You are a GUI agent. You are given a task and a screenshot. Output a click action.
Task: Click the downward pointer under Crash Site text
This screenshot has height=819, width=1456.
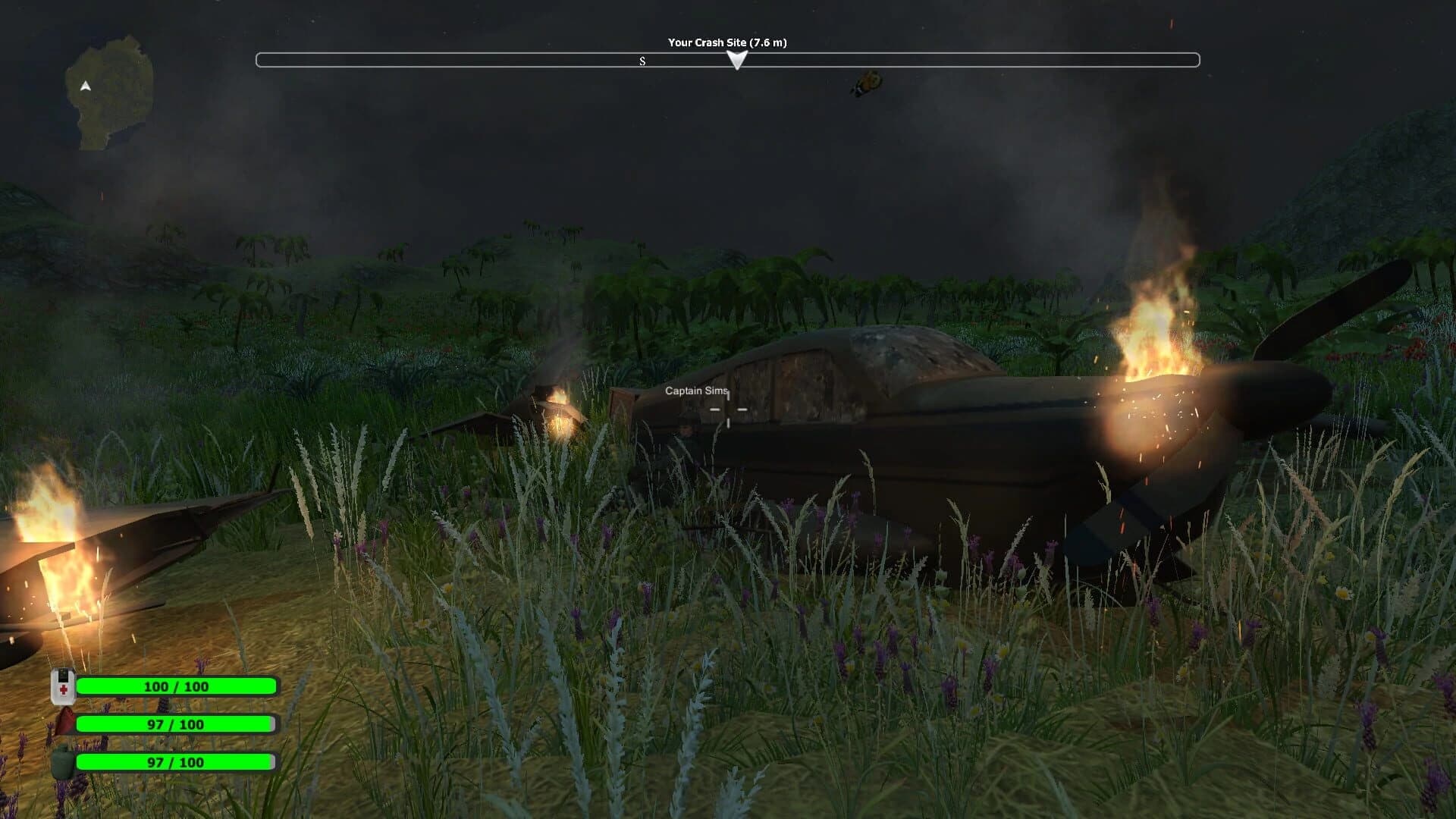[x=736, y=62]
